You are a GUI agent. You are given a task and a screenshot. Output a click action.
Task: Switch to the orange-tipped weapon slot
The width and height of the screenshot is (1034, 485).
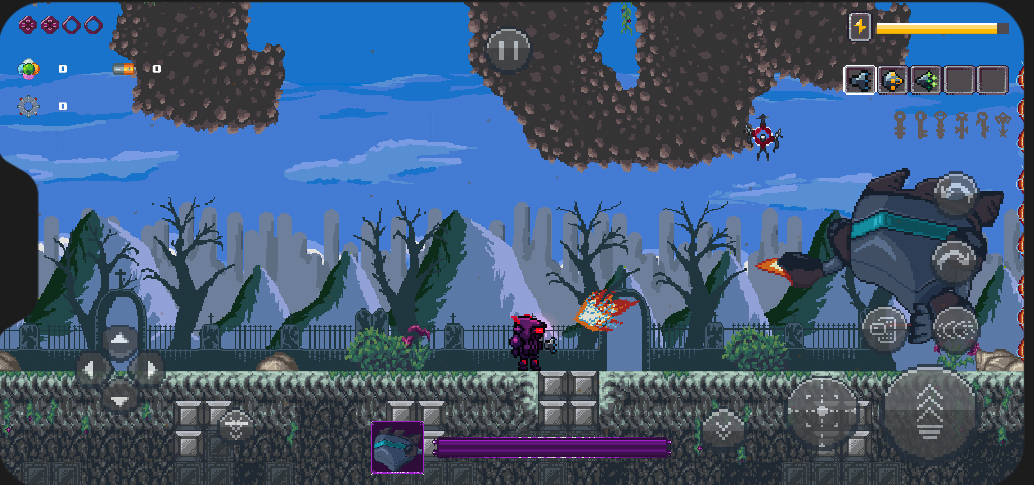pos(893,79)
